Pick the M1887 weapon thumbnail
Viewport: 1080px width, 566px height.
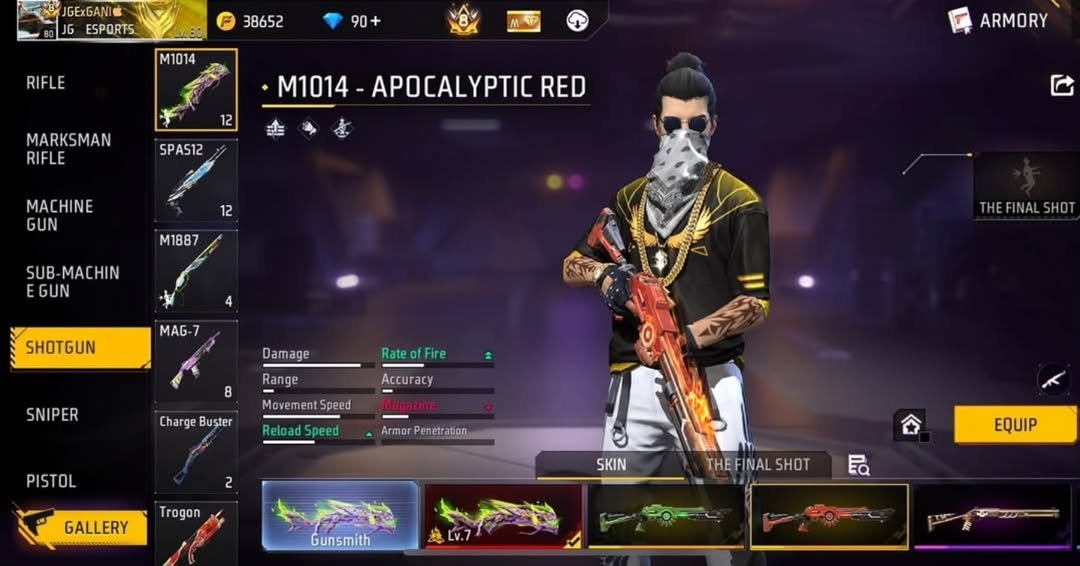pyautogui.click(x=196, y=271)
